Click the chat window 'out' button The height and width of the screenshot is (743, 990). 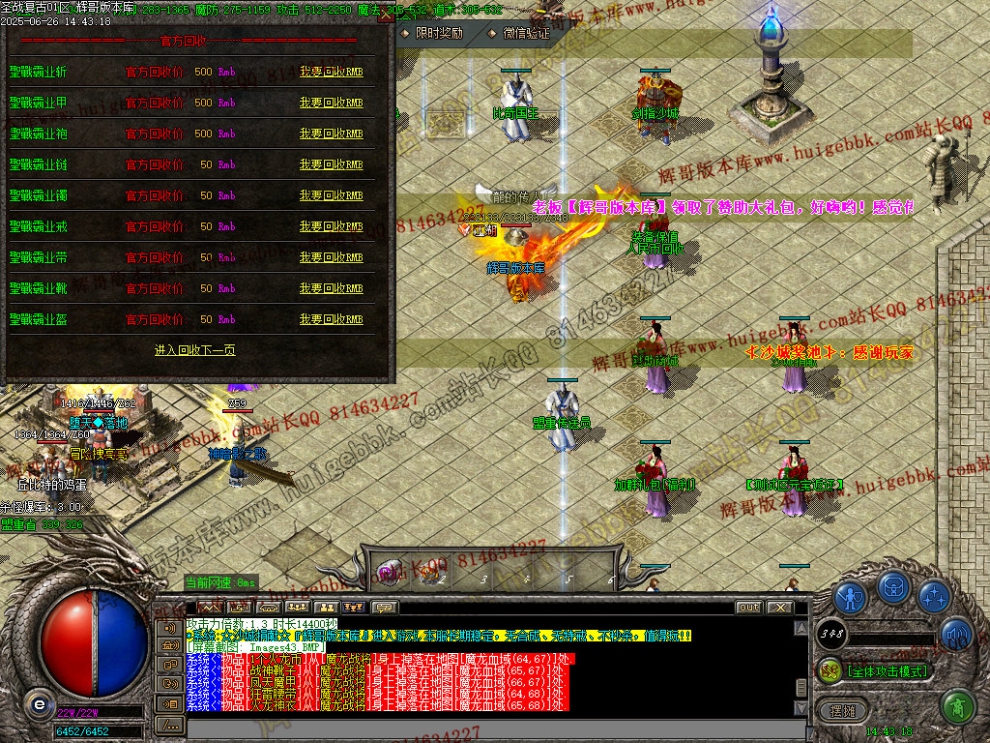point(749,607)
